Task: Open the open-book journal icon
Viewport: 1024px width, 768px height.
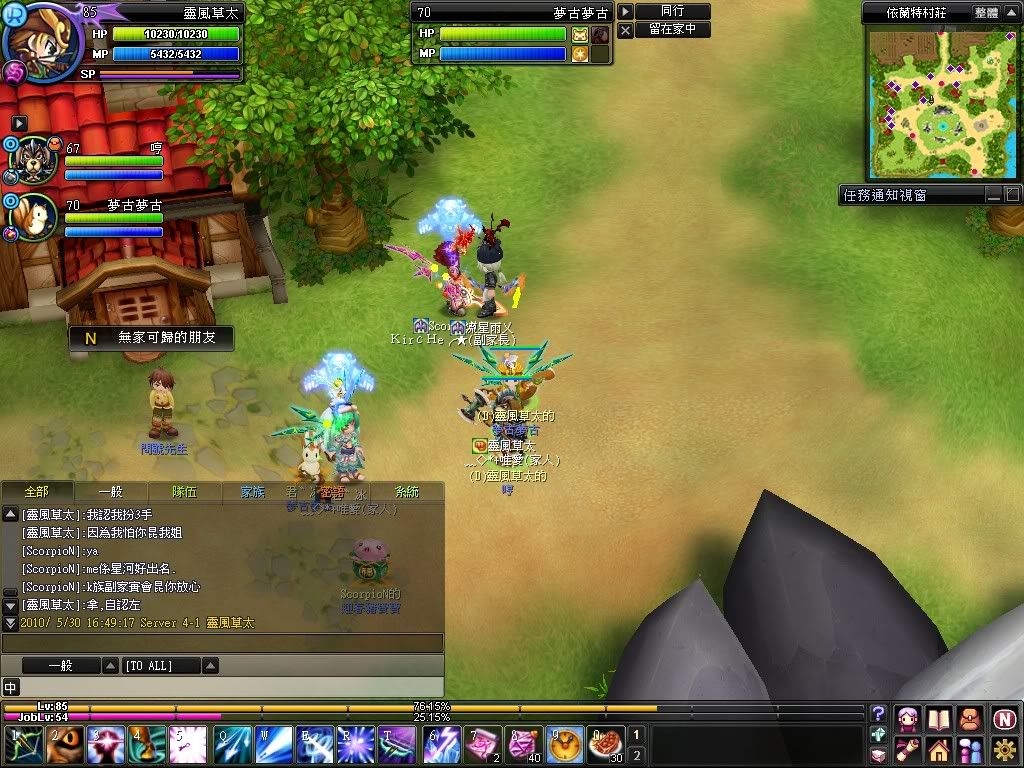Action: pos(938,718)
